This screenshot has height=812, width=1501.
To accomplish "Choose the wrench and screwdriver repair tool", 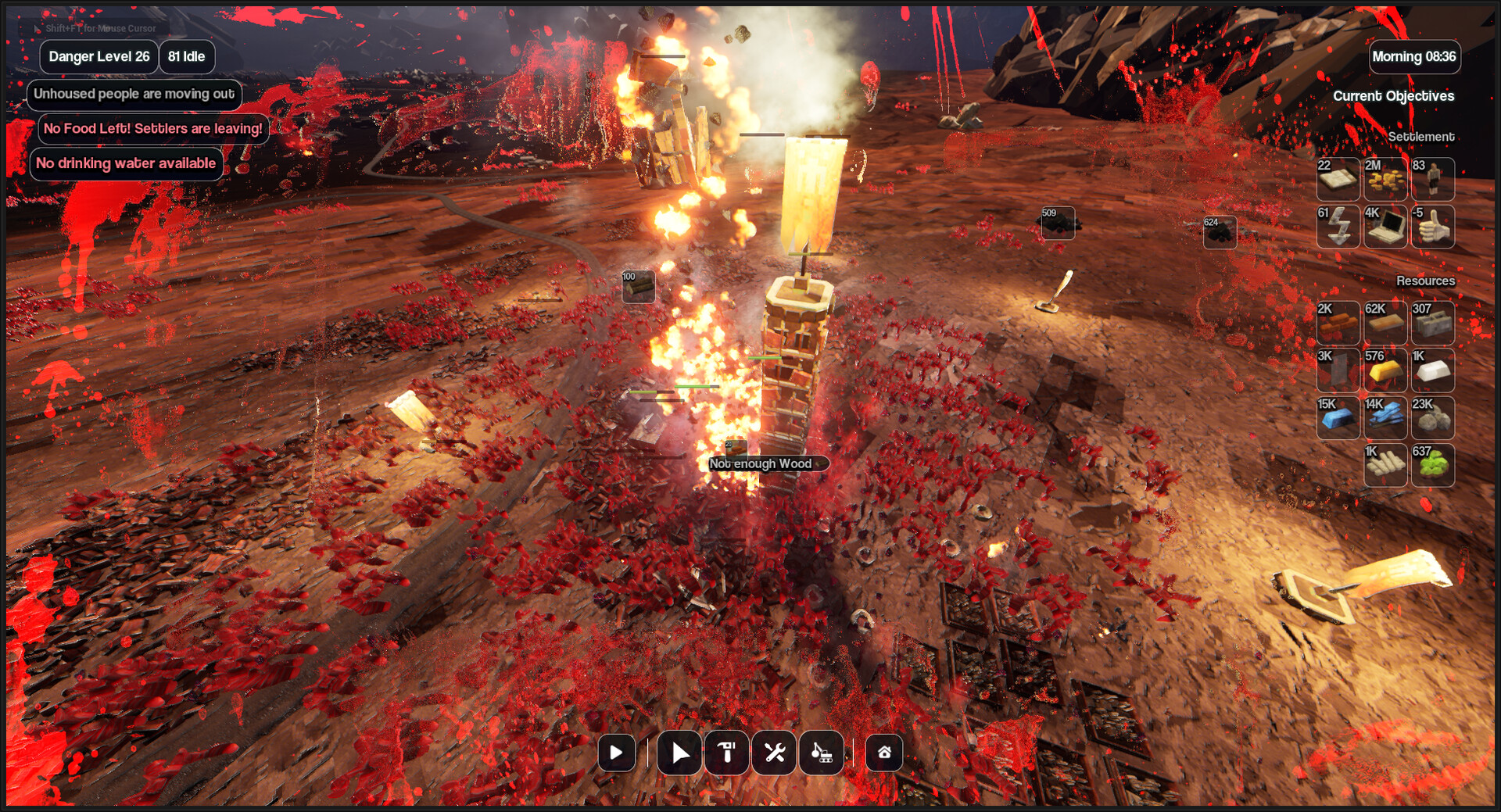I will (x=775, y=753).
